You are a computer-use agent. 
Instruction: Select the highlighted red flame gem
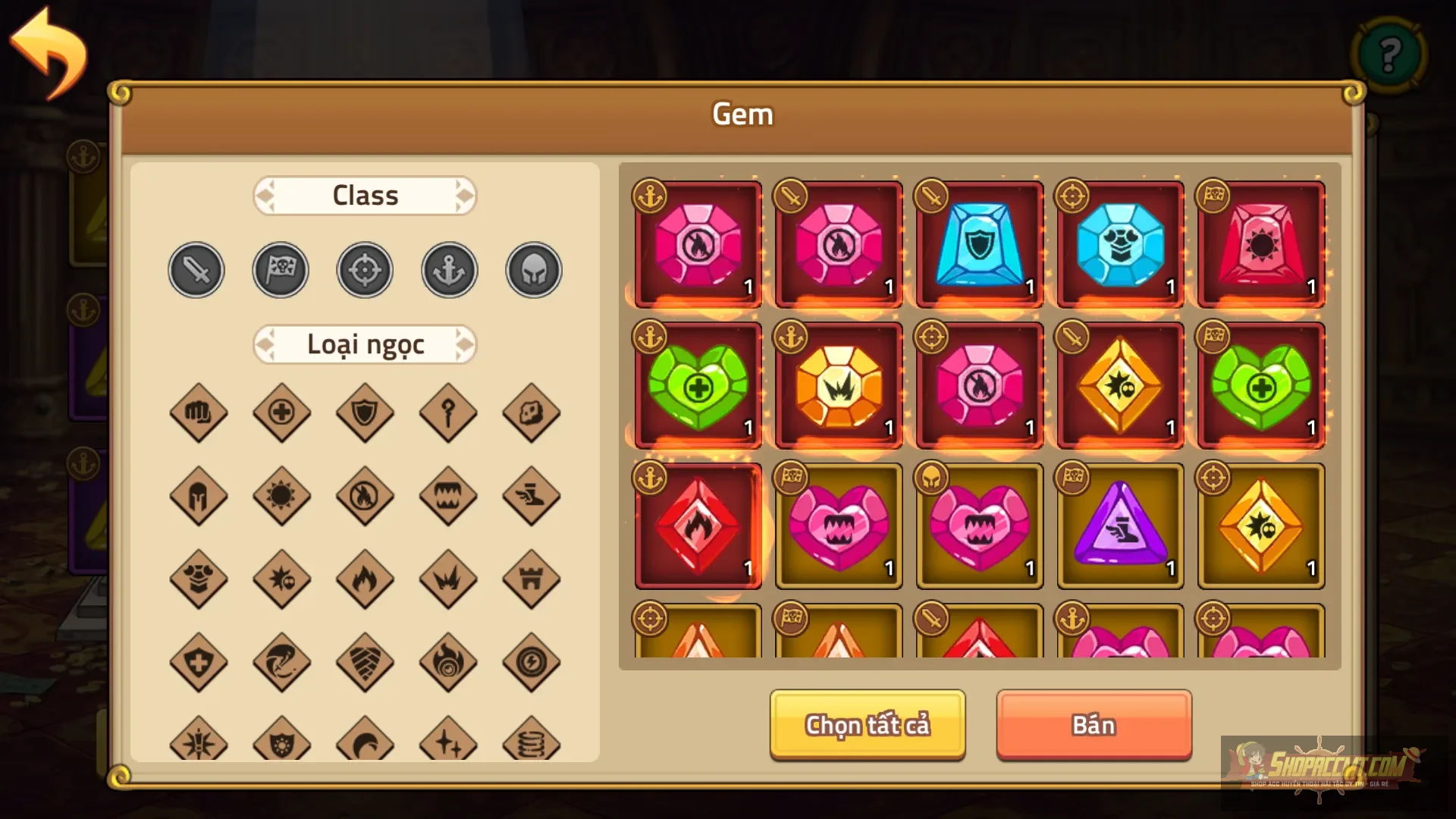tap(697, 526)
